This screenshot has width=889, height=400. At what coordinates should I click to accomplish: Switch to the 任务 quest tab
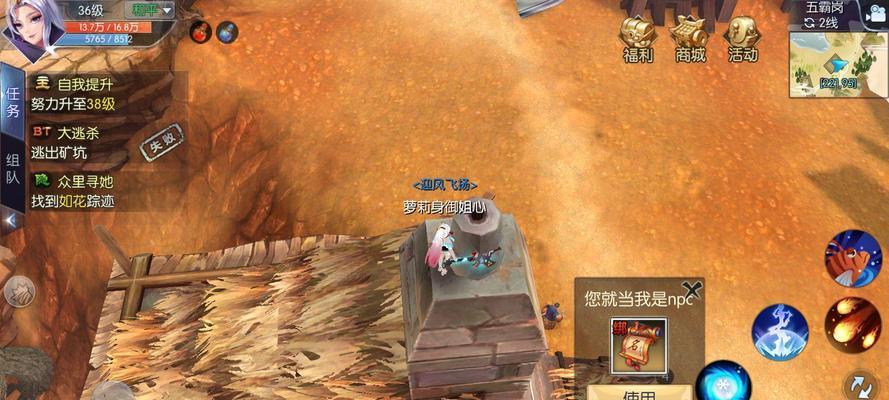[x=13, y=103]
